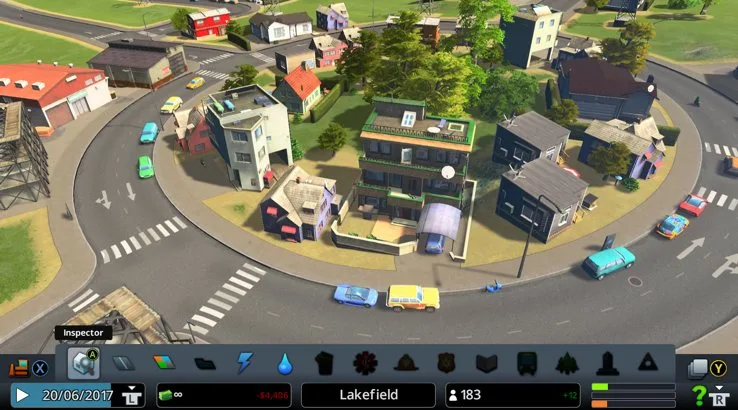738x410 pixels.
Task: Open the Fire Department helmet menu
Action: (x=405, y=363)
